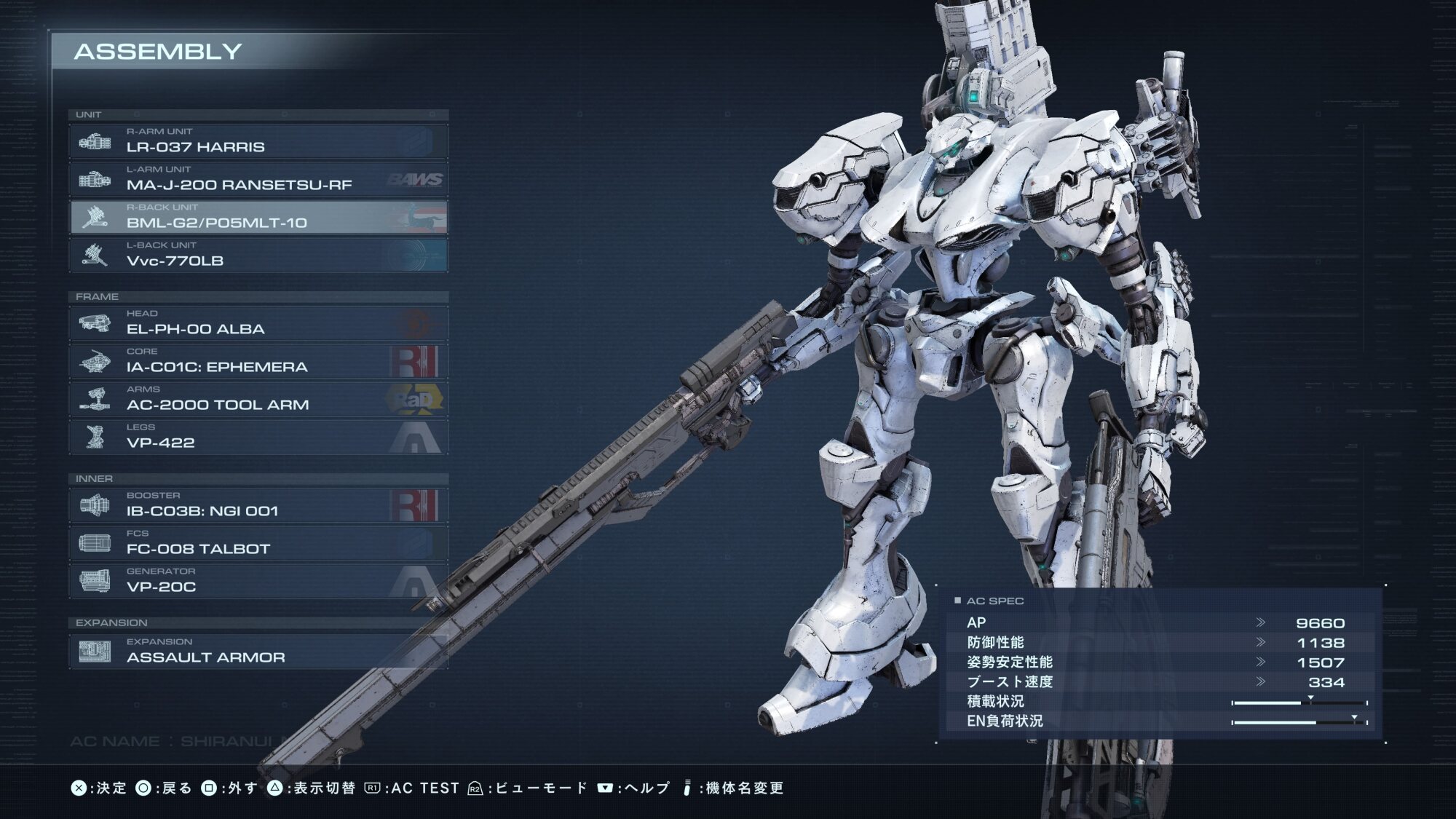The height and width of the screenshot is (819, 1456).
Task: Open the Booster slot IB-C03B: NGI 001
Action: point(258,505)
